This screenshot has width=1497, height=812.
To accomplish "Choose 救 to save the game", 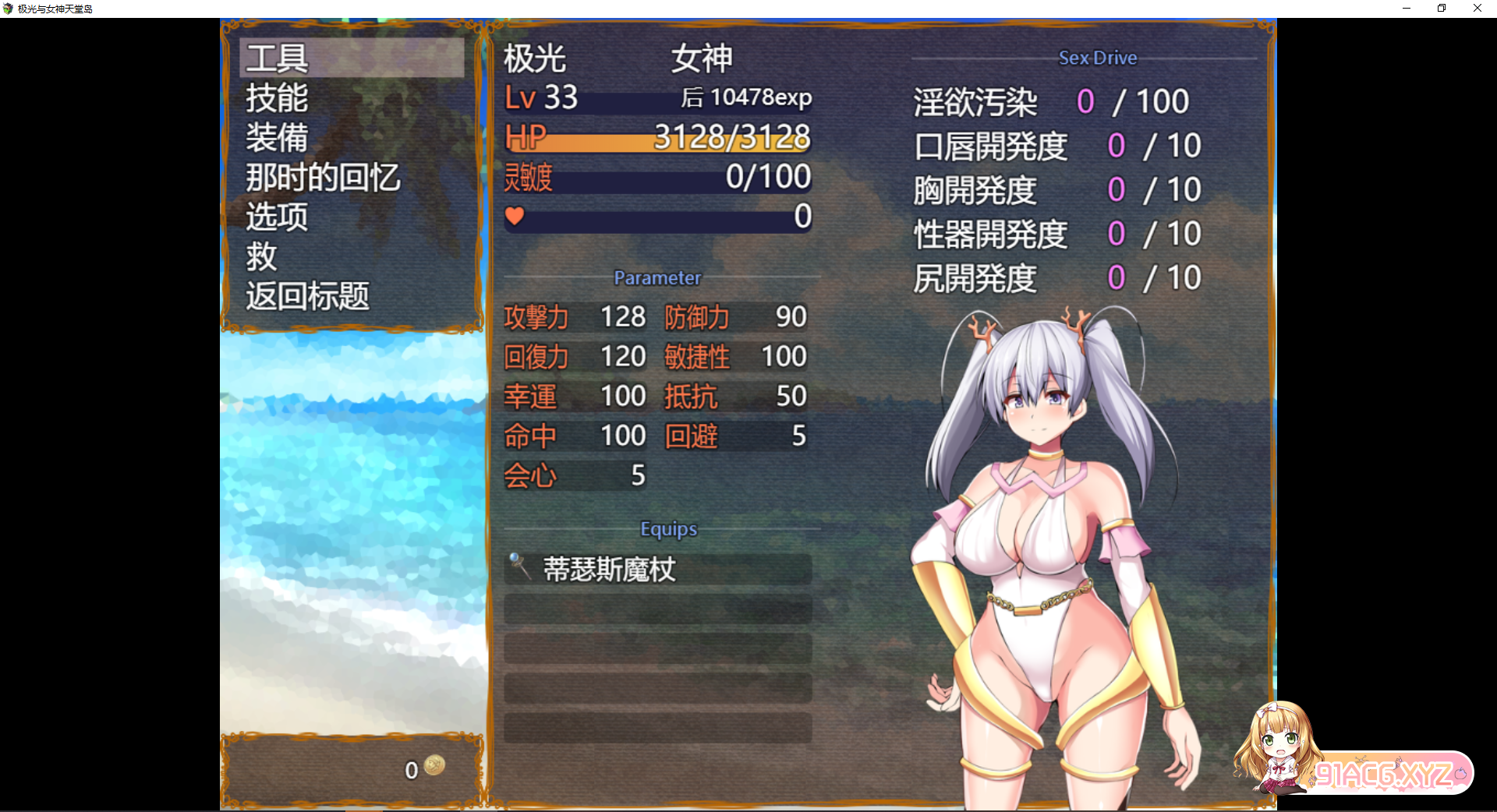I will (x=260, y=258).
